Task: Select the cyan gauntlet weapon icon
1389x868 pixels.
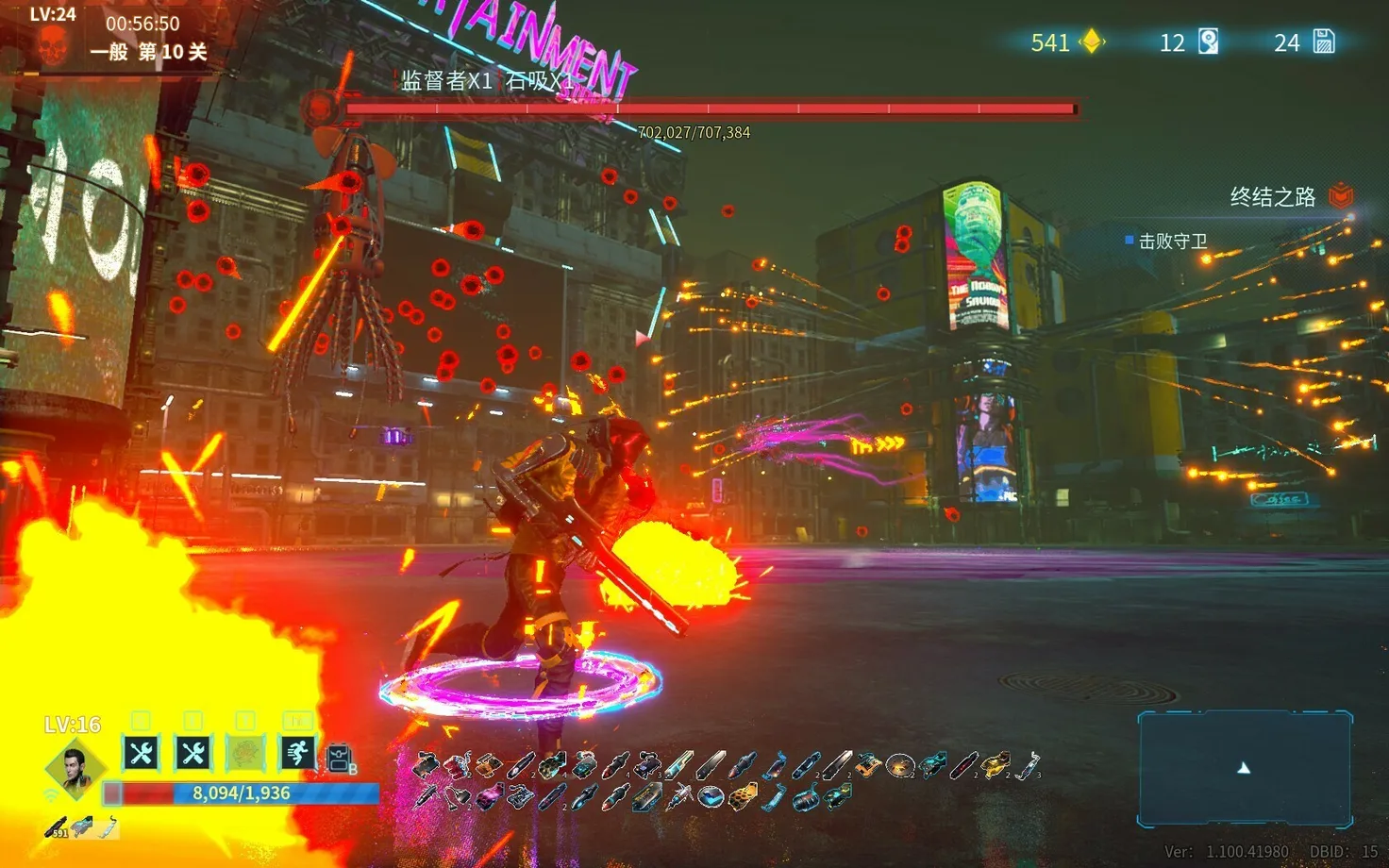Action: pos(83,826)
